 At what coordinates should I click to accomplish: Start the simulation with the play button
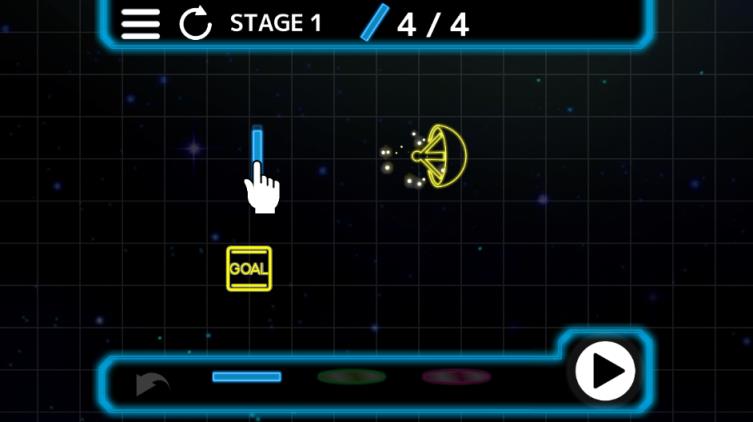(x=605, y=371)
